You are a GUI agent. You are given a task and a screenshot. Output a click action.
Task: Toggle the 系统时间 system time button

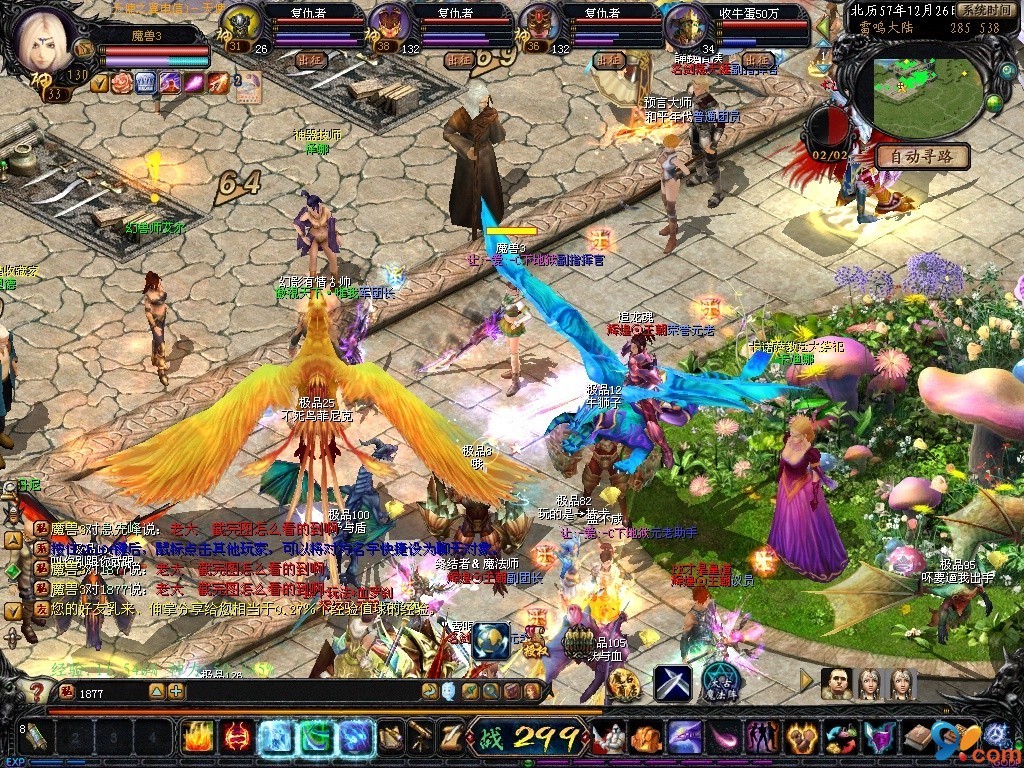984,9
